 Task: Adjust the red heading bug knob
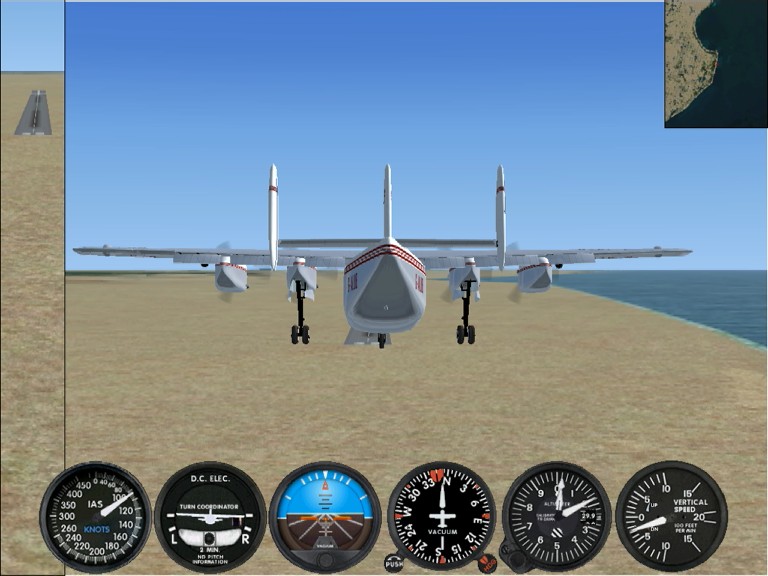tap(487, 563)
